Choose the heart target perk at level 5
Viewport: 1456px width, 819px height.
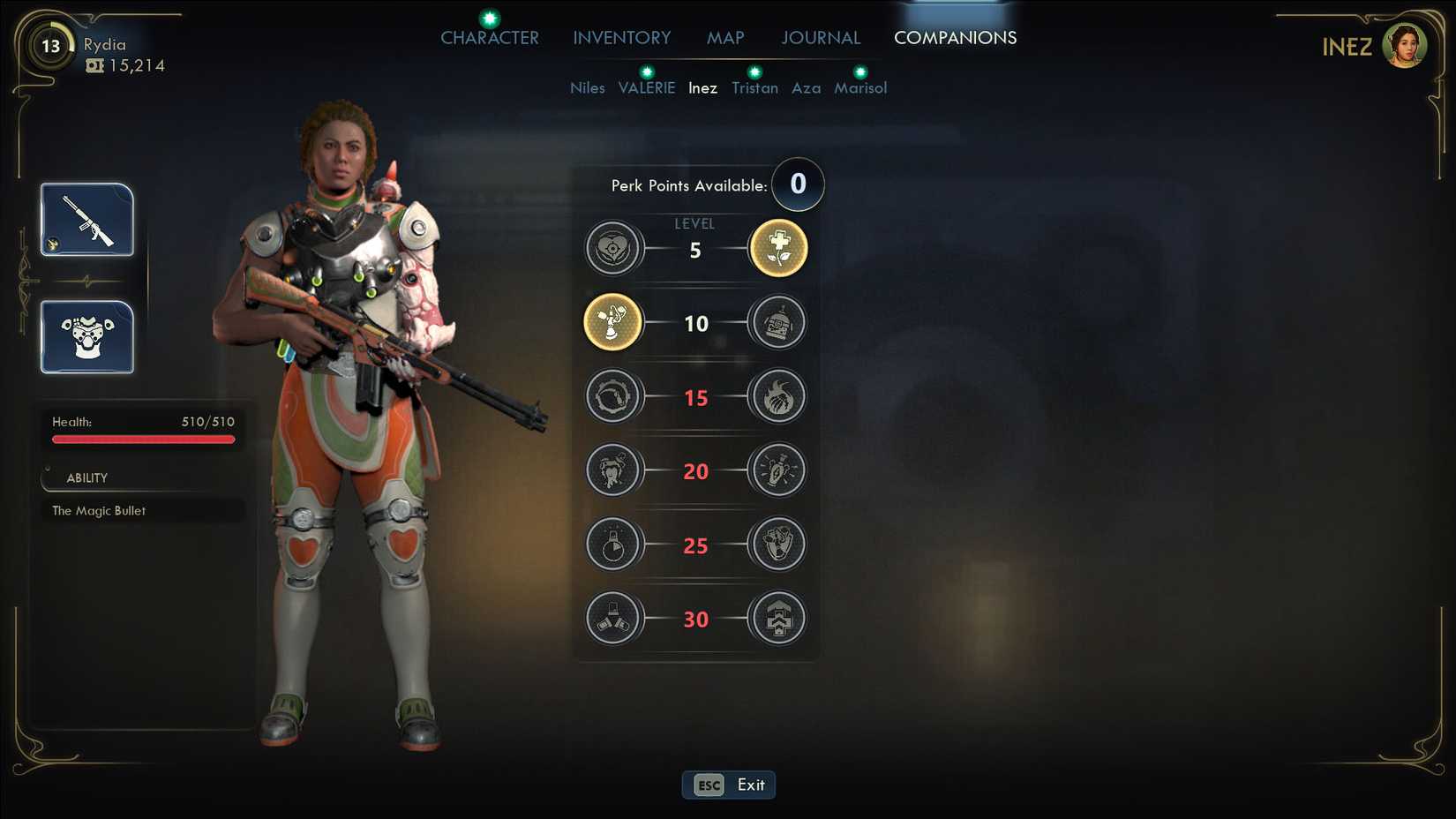click(x=612, y=249)
